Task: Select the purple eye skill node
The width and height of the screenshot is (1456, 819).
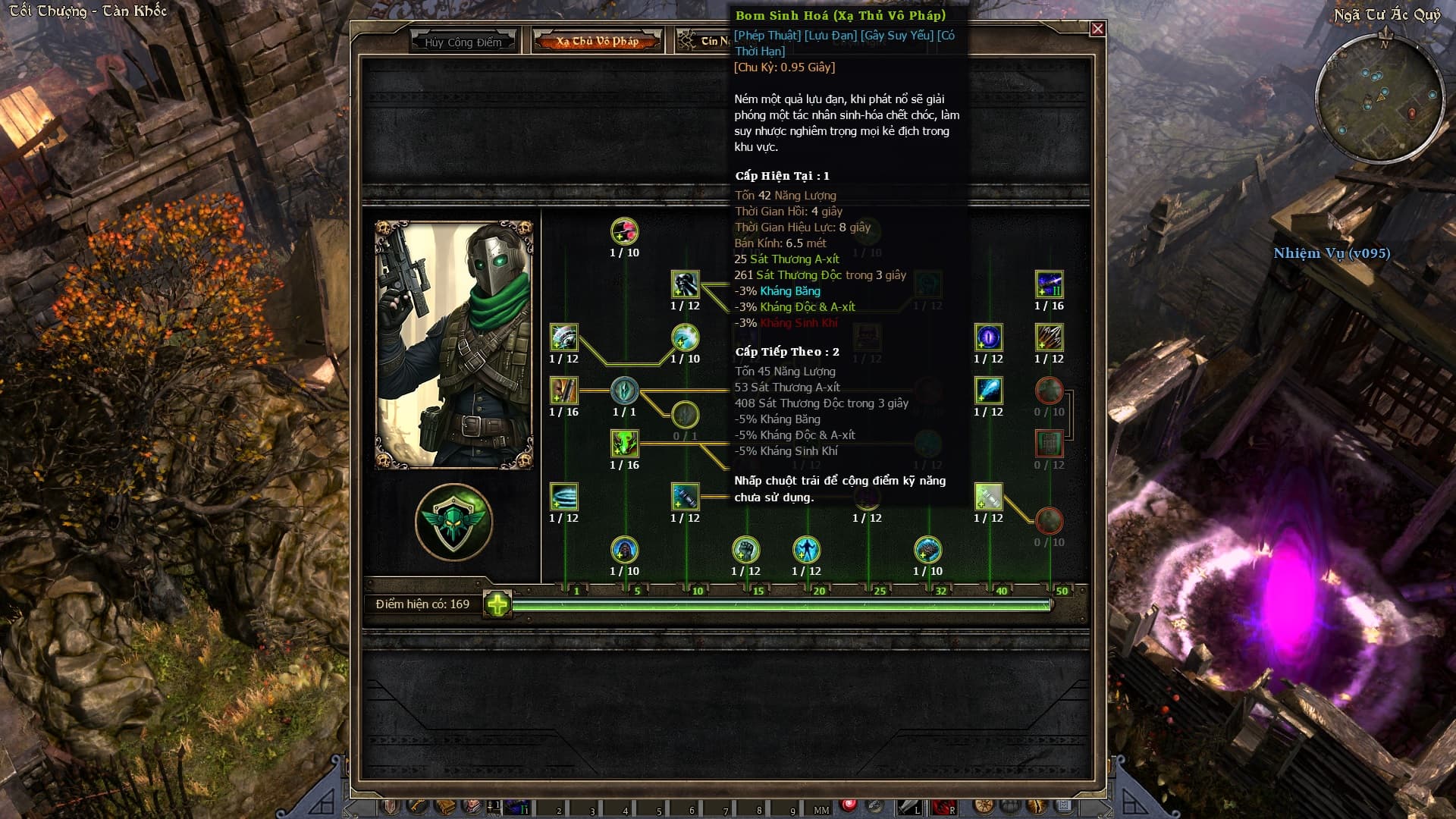Action: (x=988, y=337)
